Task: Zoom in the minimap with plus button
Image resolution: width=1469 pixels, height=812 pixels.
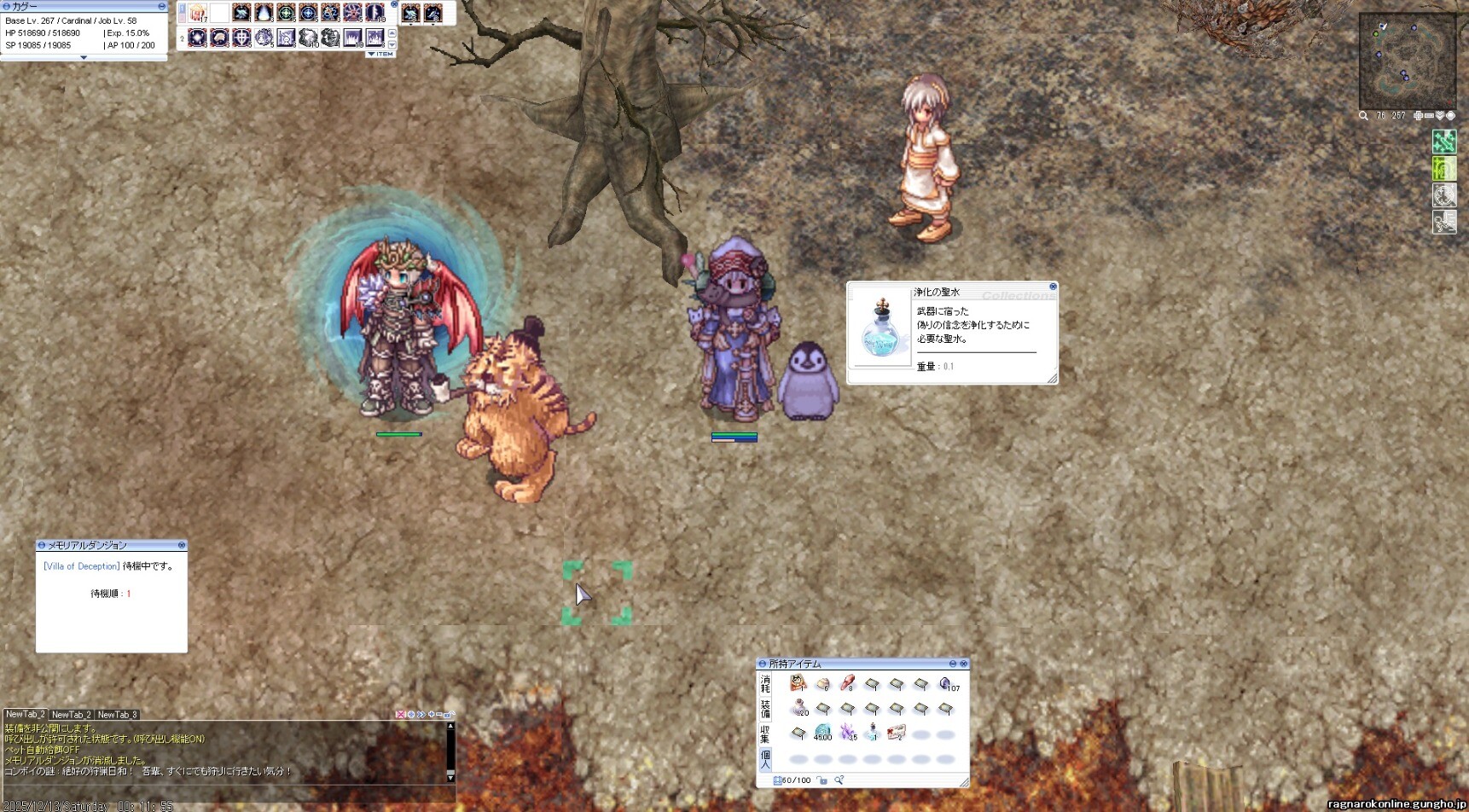Action: tap(1418, 116)
